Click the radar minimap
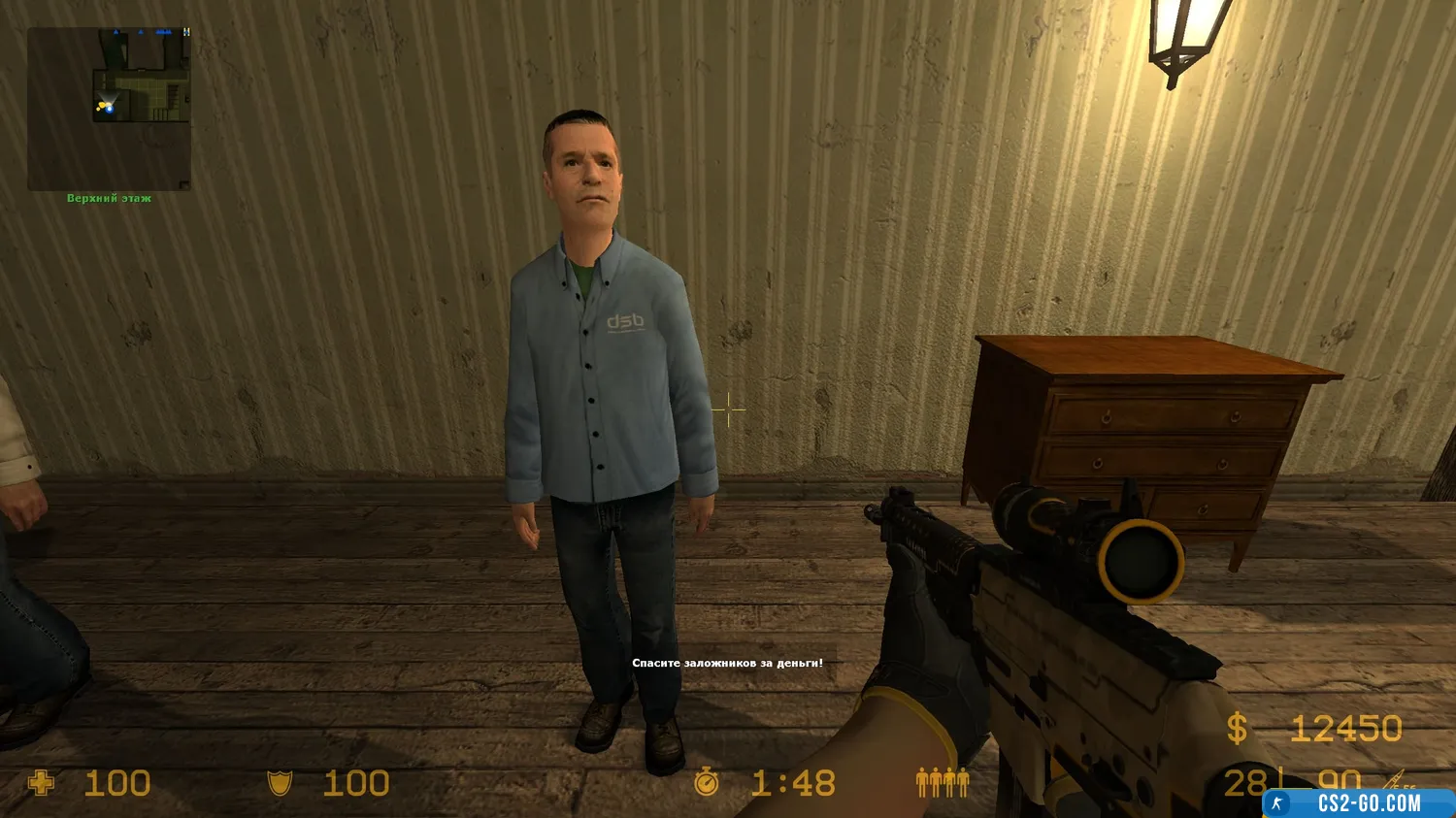The height and width of the screenshot is (818, 1456). (109, 109)
